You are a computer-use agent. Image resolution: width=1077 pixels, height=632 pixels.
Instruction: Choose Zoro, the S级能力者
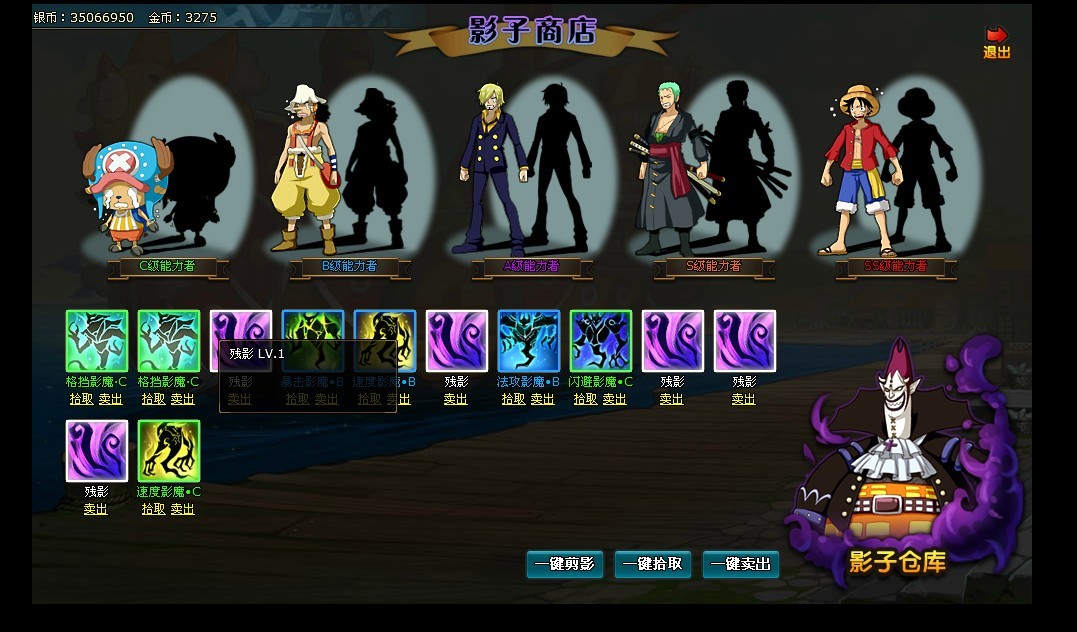666,168
